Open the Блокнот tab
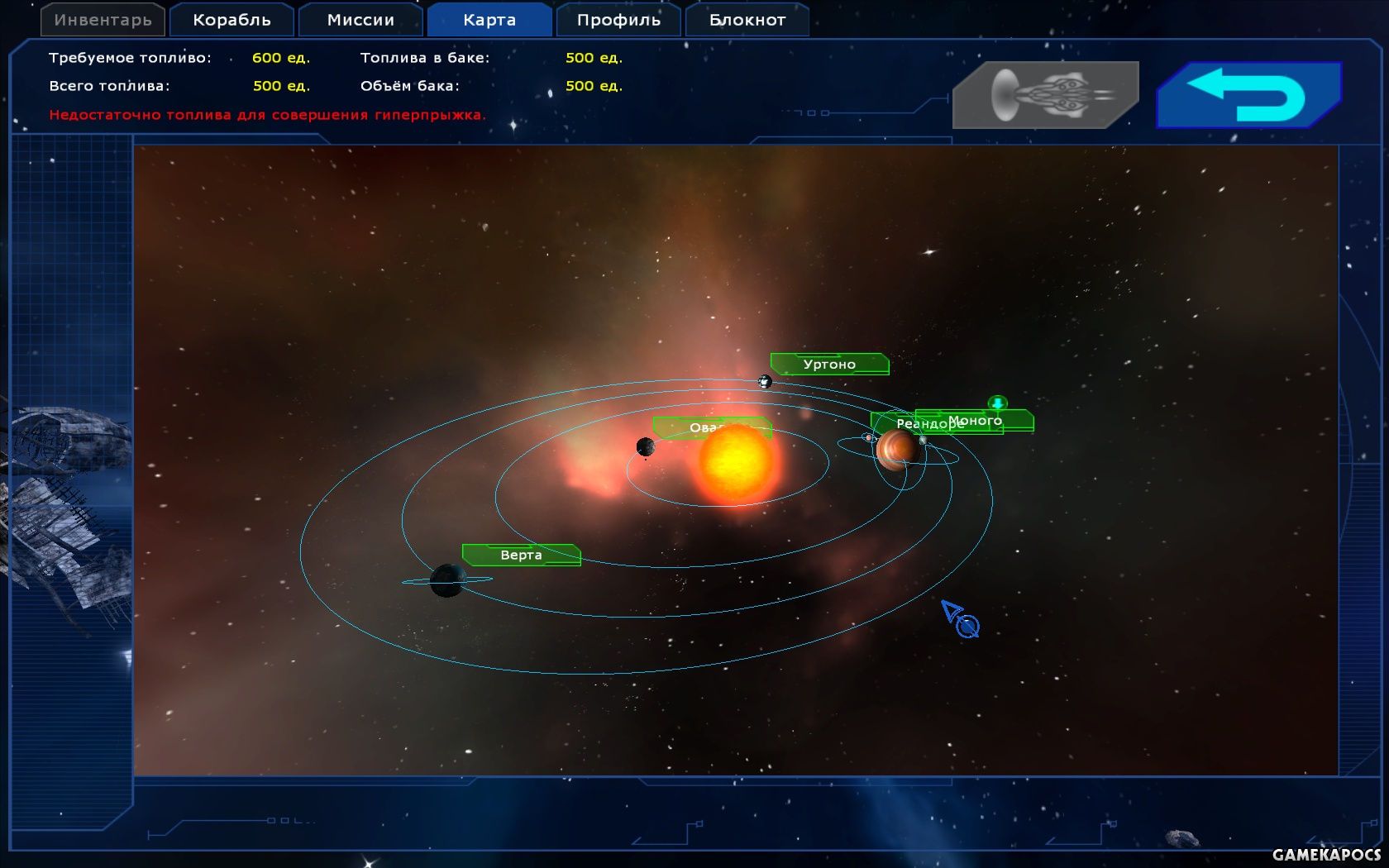The width and height of the screenshot is (1389, 868). (747, 20)
